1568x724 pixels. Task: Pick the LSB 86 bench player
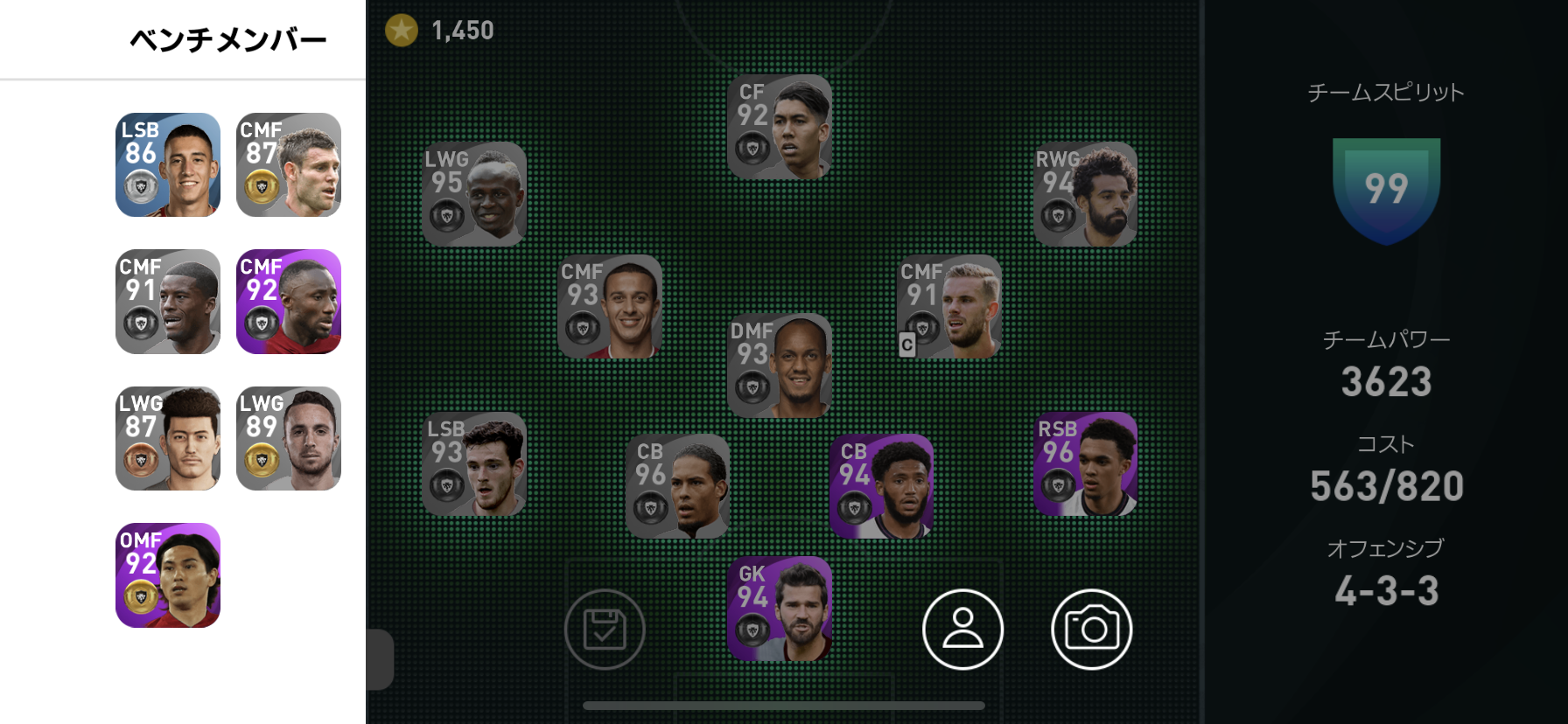pos(168,164)
